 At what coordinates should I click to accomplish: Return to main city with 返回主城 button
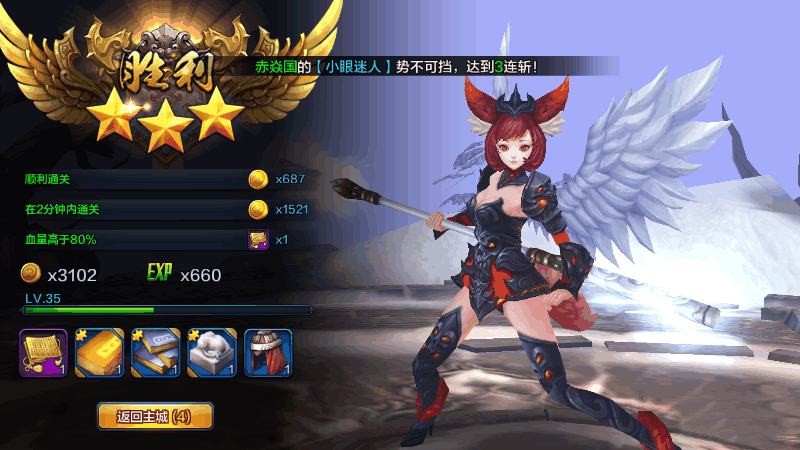coord(155,416)
